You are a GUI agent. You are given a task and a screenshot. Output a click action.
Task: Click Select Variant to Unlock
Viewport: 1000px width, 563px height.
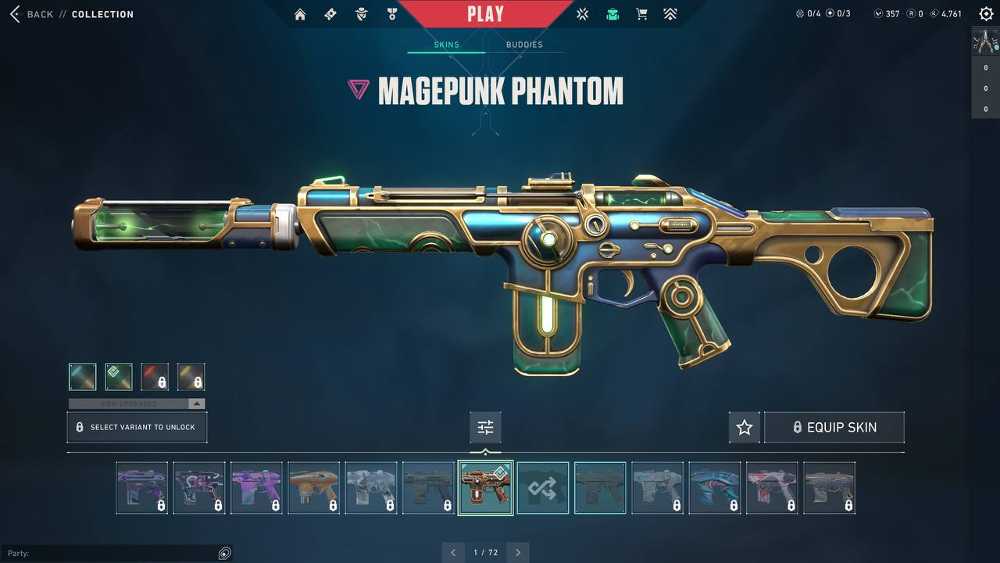click(137, 427)
